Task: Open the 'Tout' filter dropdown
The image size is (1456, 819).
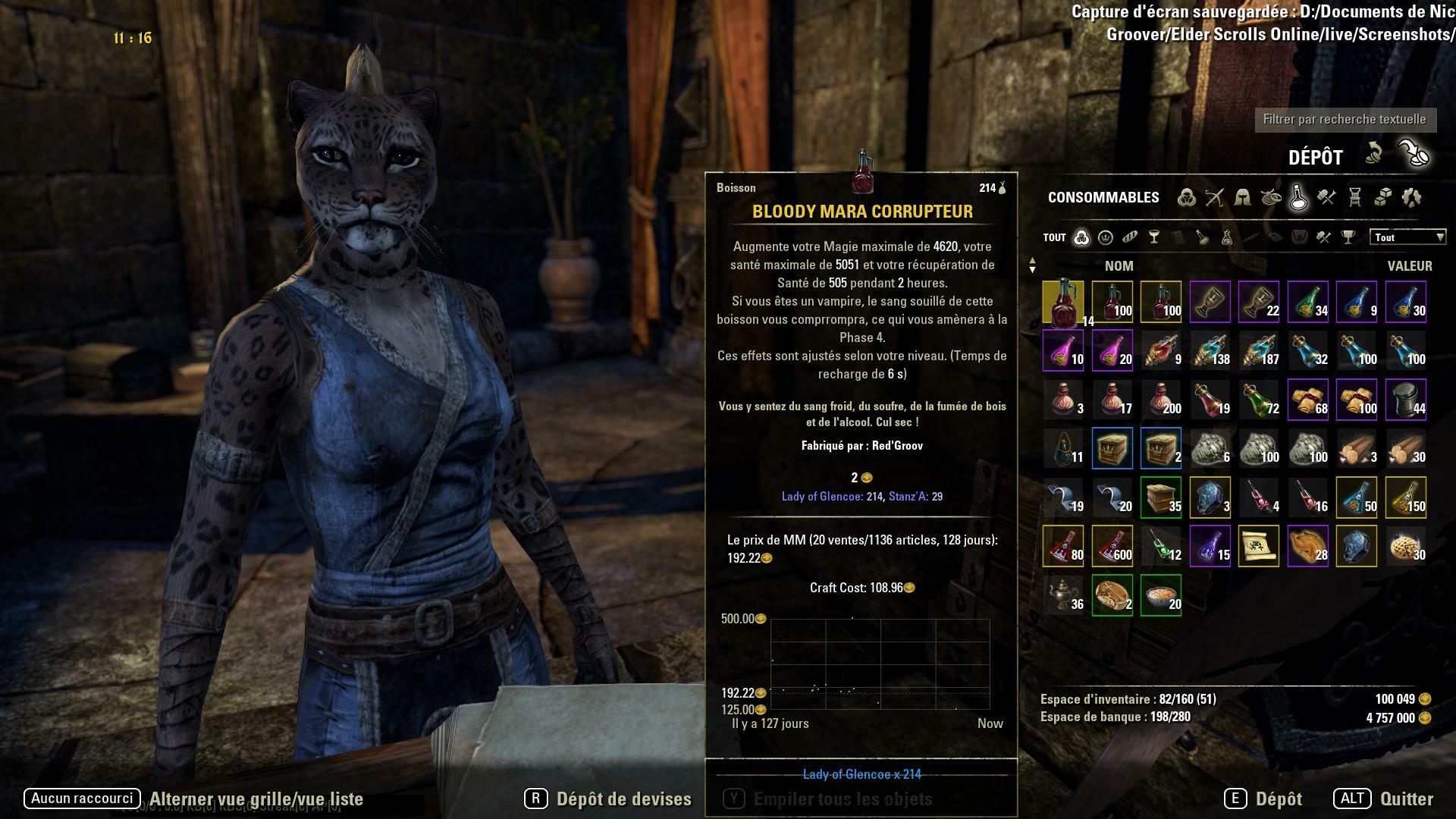Action: pos(1407,237)
